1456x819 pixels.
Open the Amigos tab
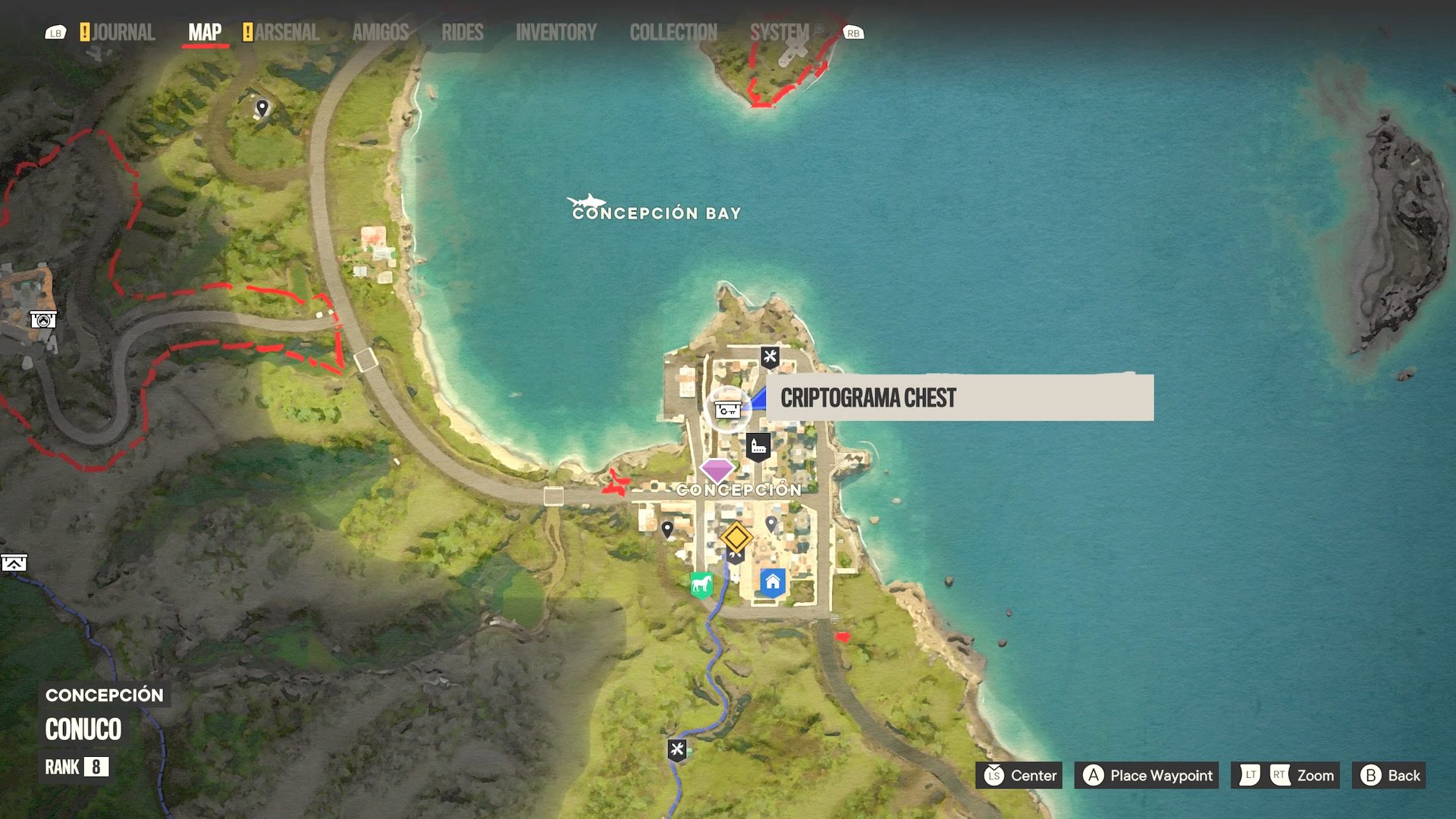click(x=380, y=33)
